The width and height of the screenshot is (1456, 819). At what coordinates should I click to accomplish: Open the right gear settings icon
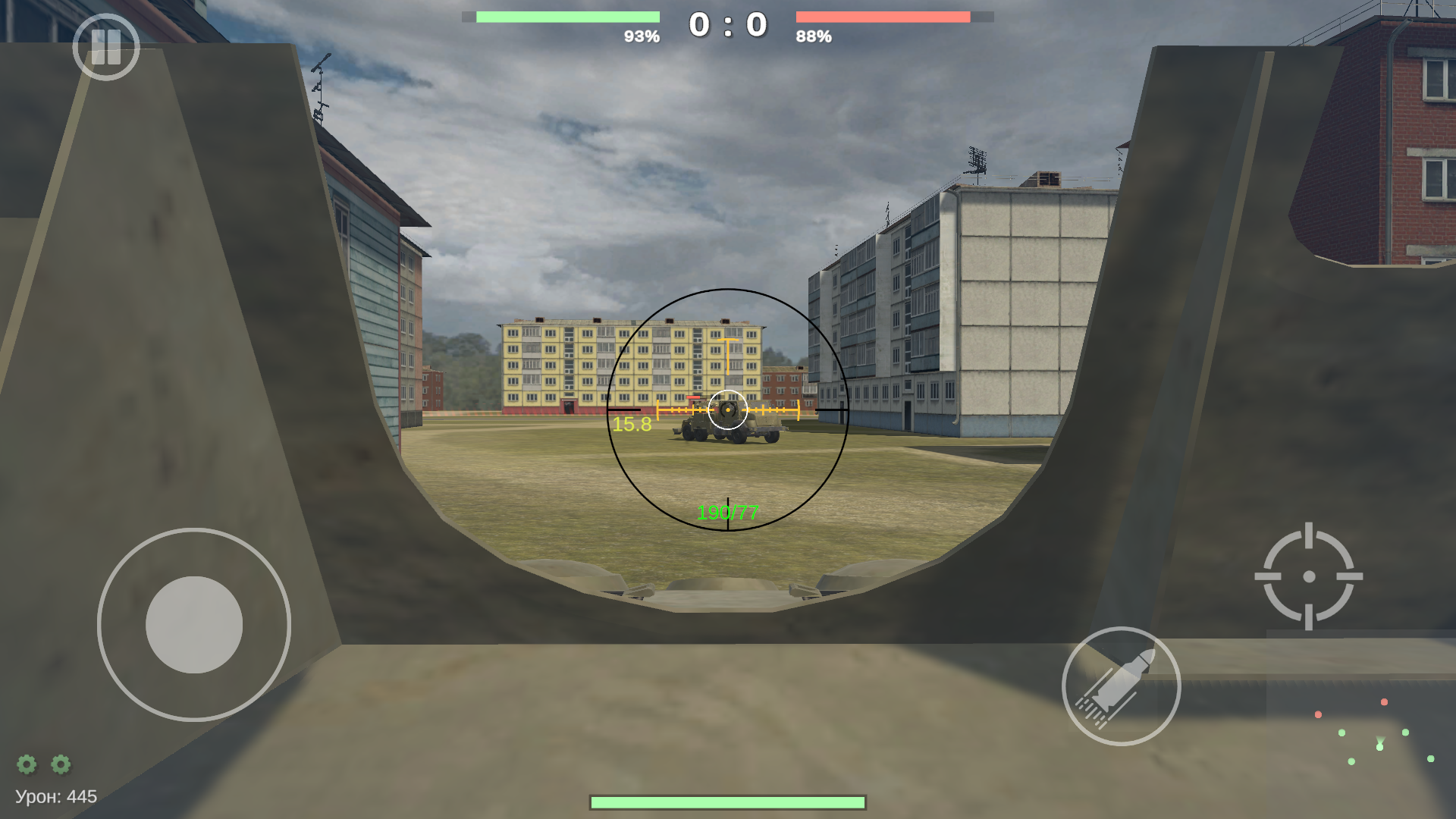click(60, 764)
